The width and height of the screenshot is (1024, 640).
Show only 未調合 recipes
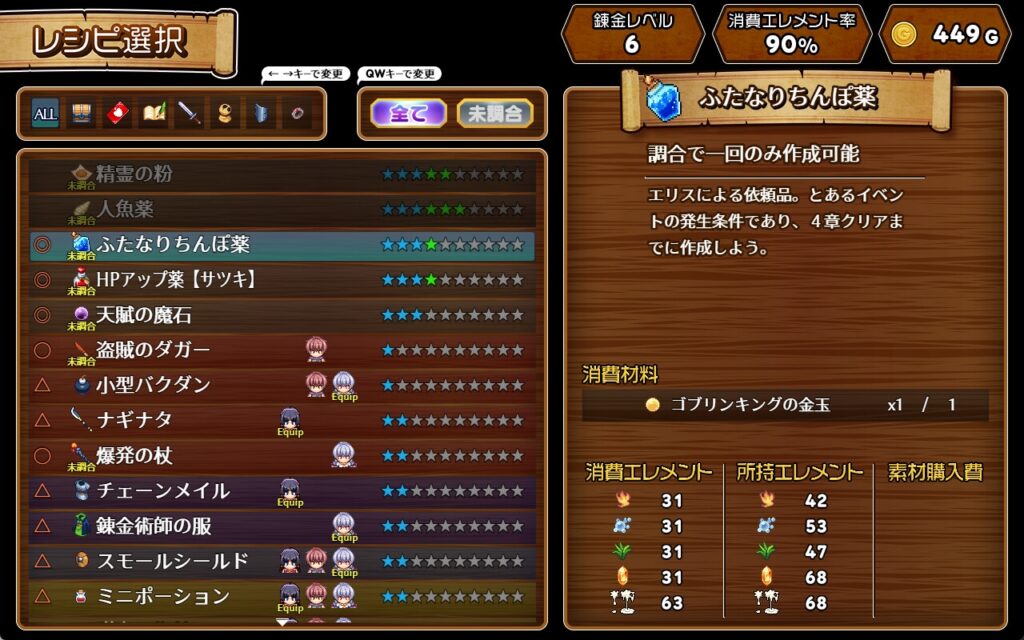coord(495,114)
